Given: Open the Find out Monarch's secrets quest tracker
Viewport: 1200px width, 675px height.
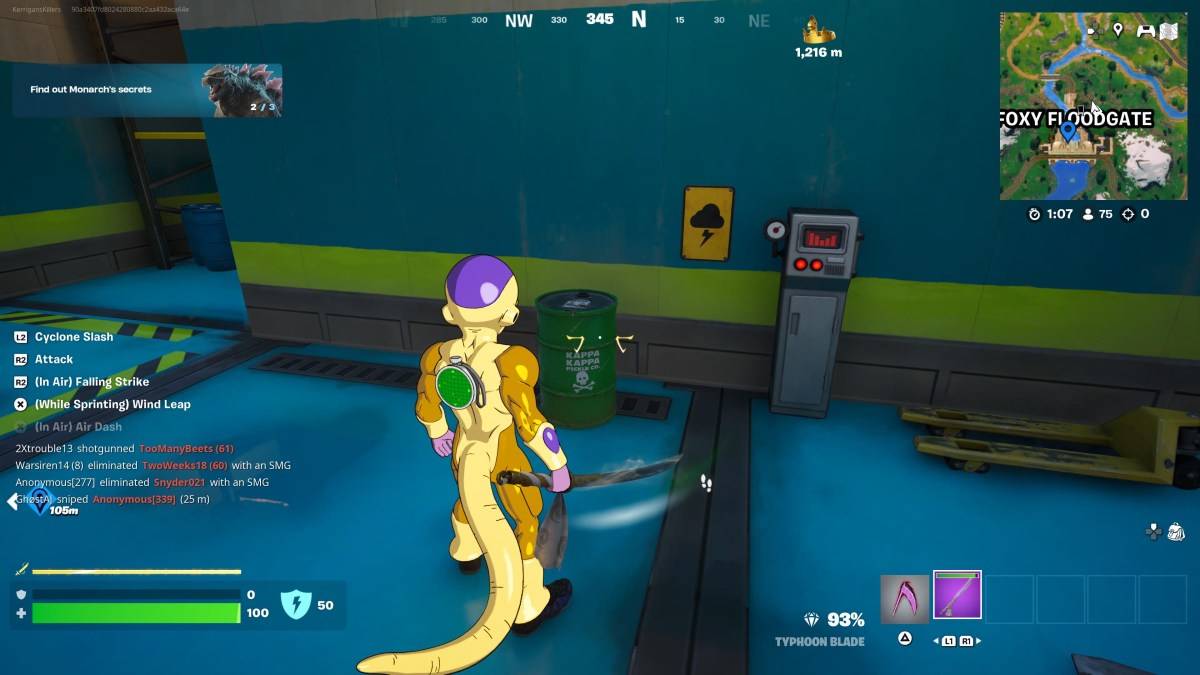Looking at the screenshot, I should click(147, 90).
